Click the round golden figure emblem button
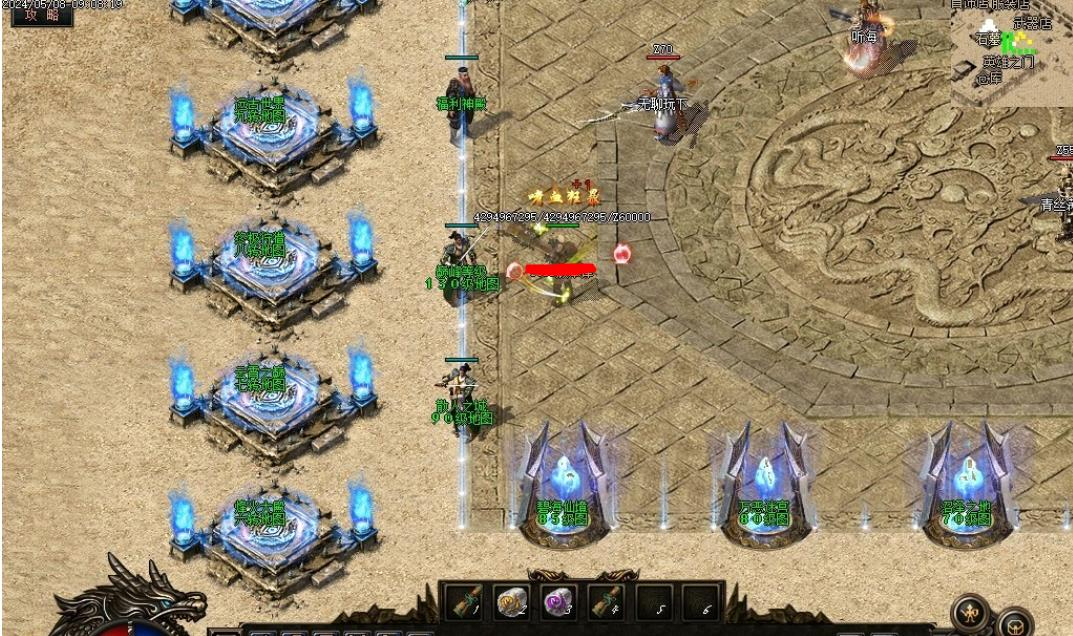The image size is (1073, 636). tap(970, 612)
